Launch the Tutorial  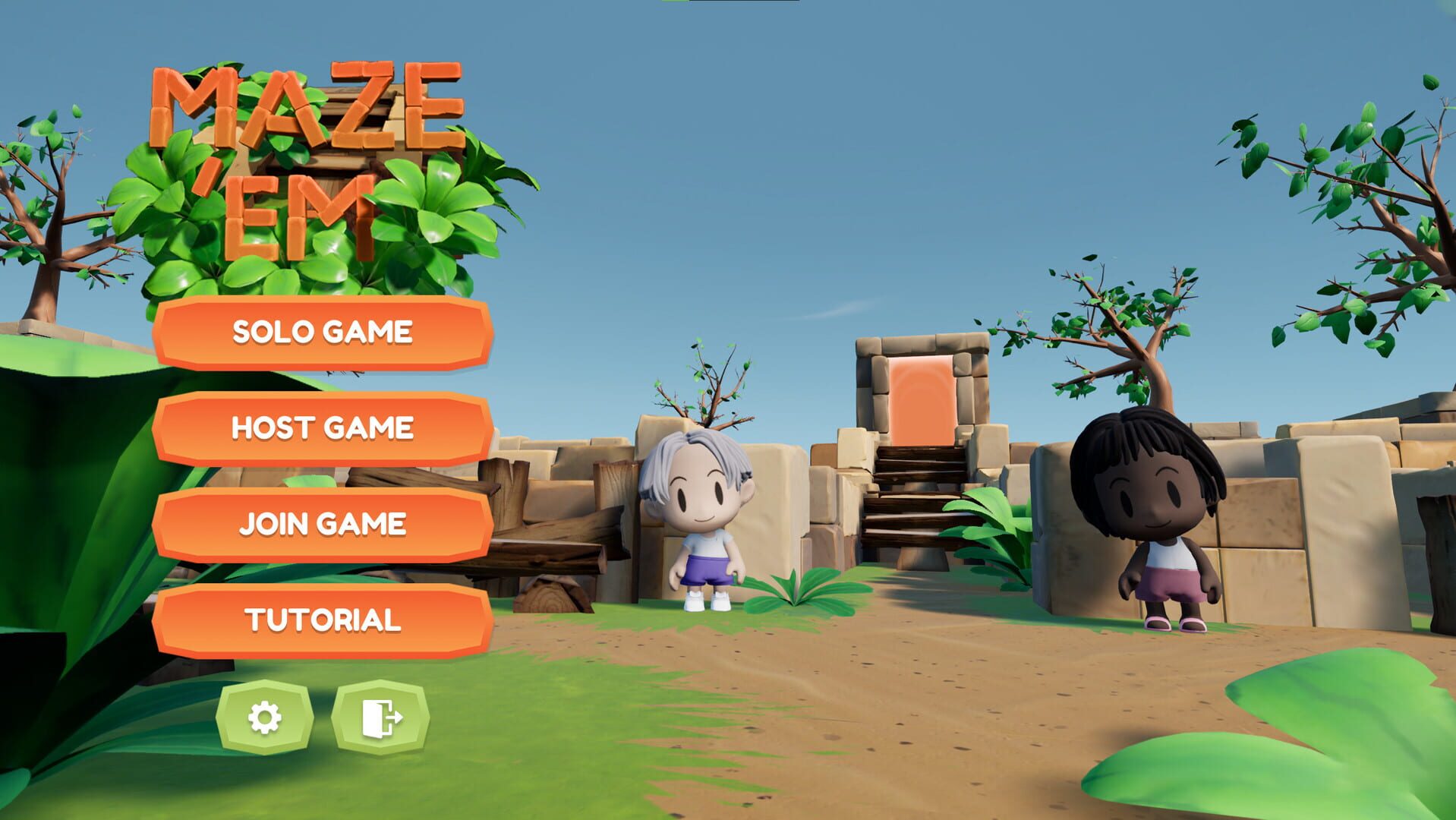(323, 619)
